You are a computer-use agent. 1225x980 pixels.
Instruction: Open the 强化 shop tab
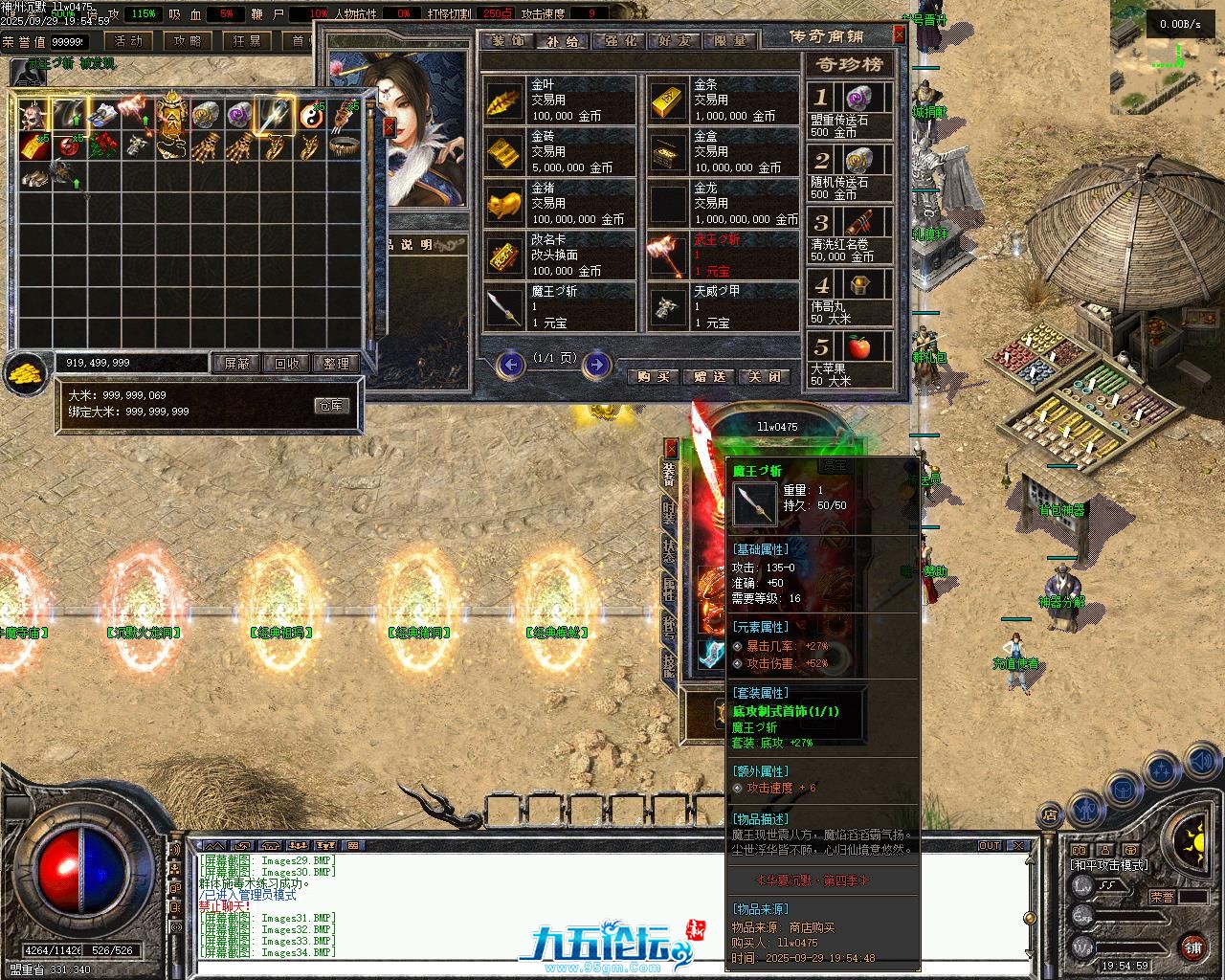coord(618,41)
